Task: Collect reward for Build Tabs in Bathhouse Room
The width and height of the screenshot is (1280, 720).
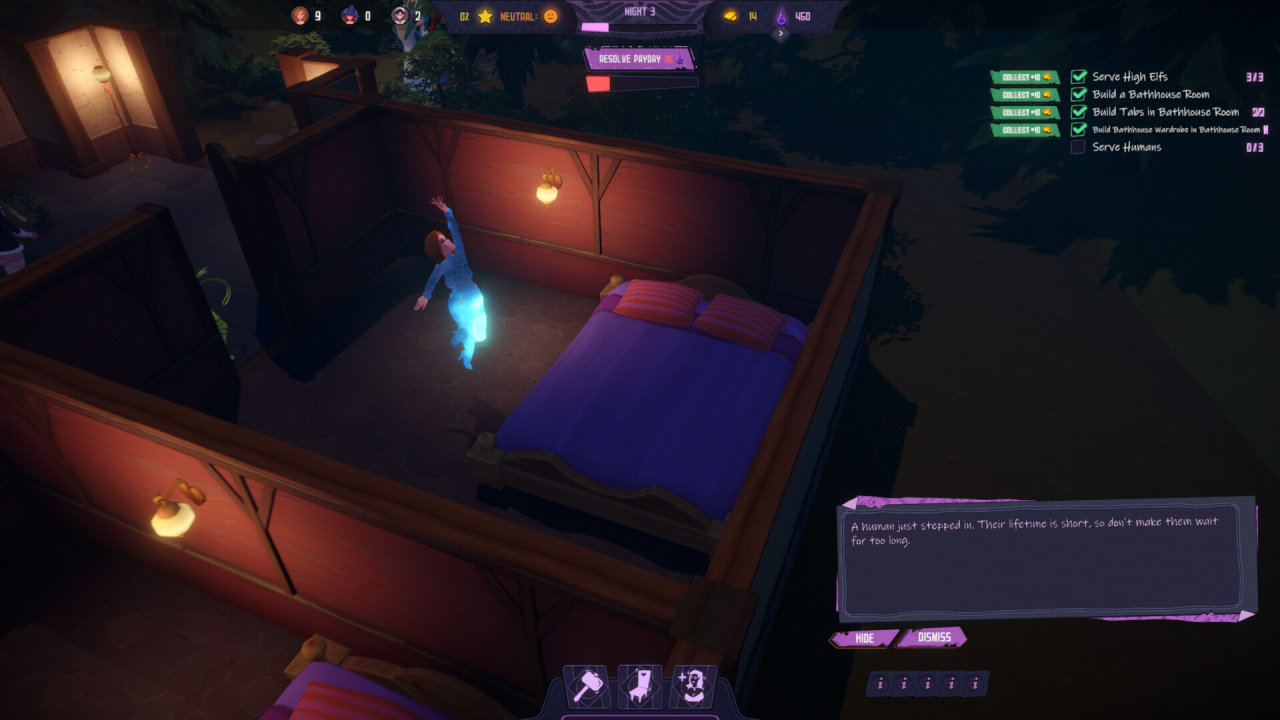Action: pos(1025,113)
